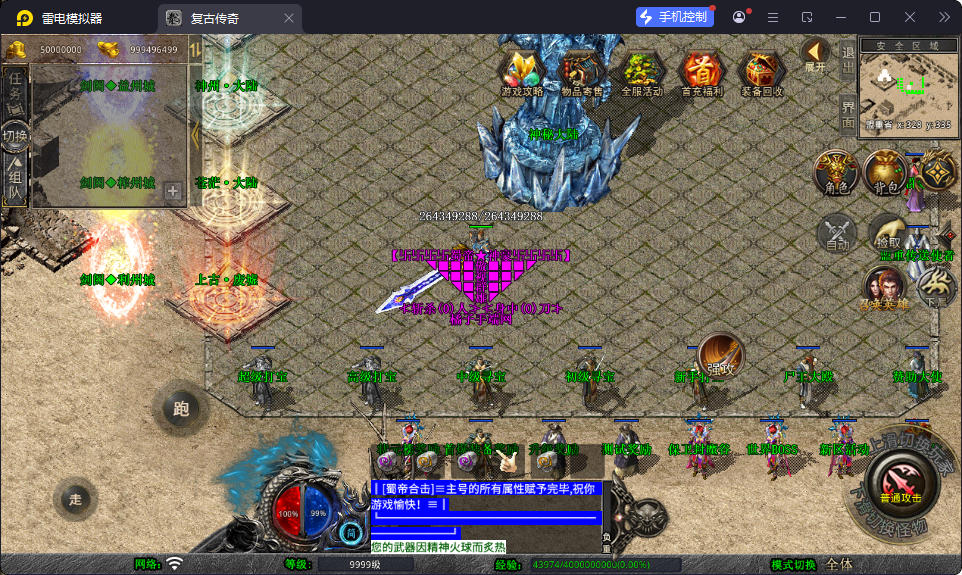Open the 角色 character panel
The width and height of the screenshot is (962, 575).
[836, 172]
